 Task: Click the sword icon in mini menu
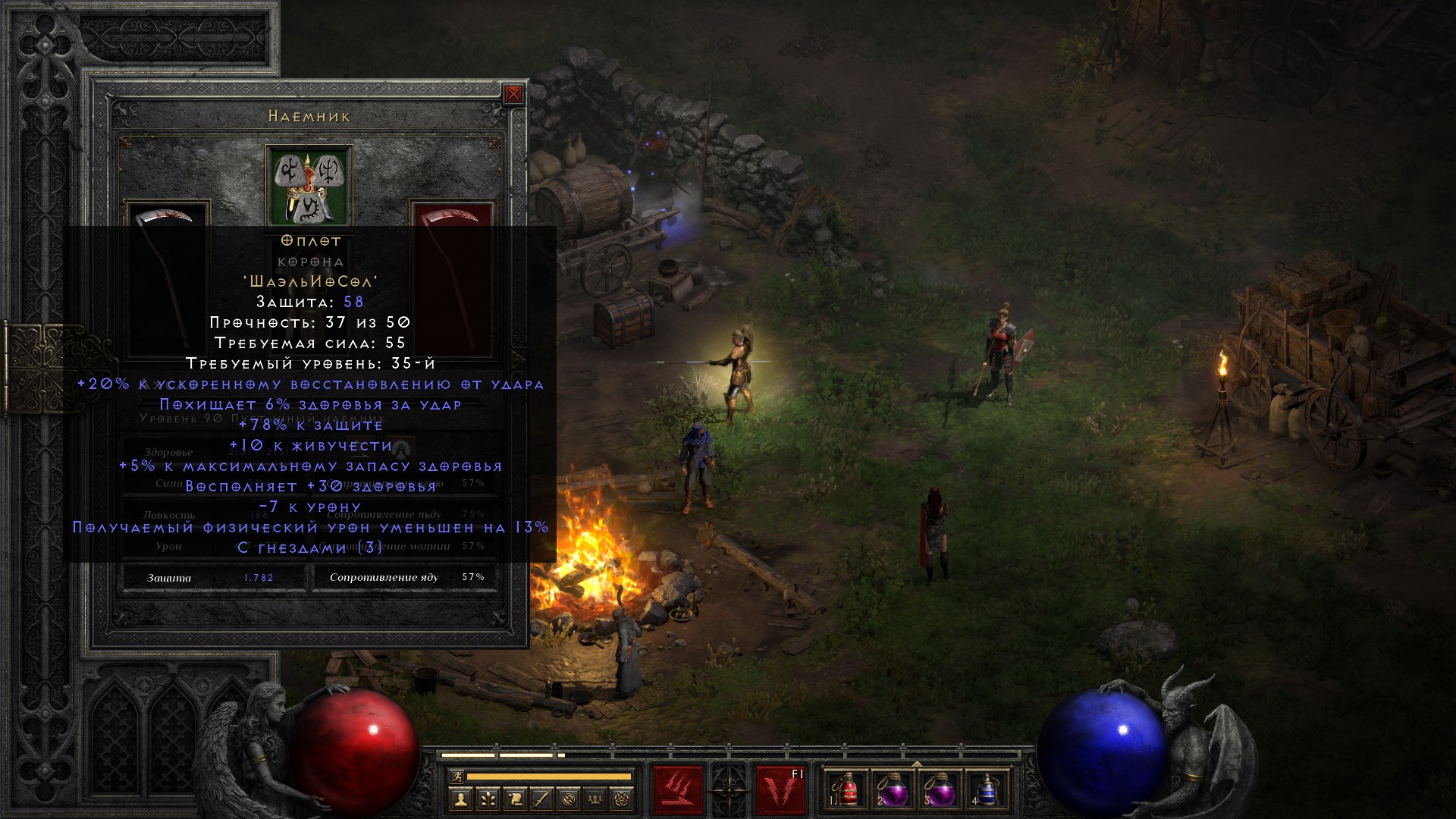click(x=541, y=799)
